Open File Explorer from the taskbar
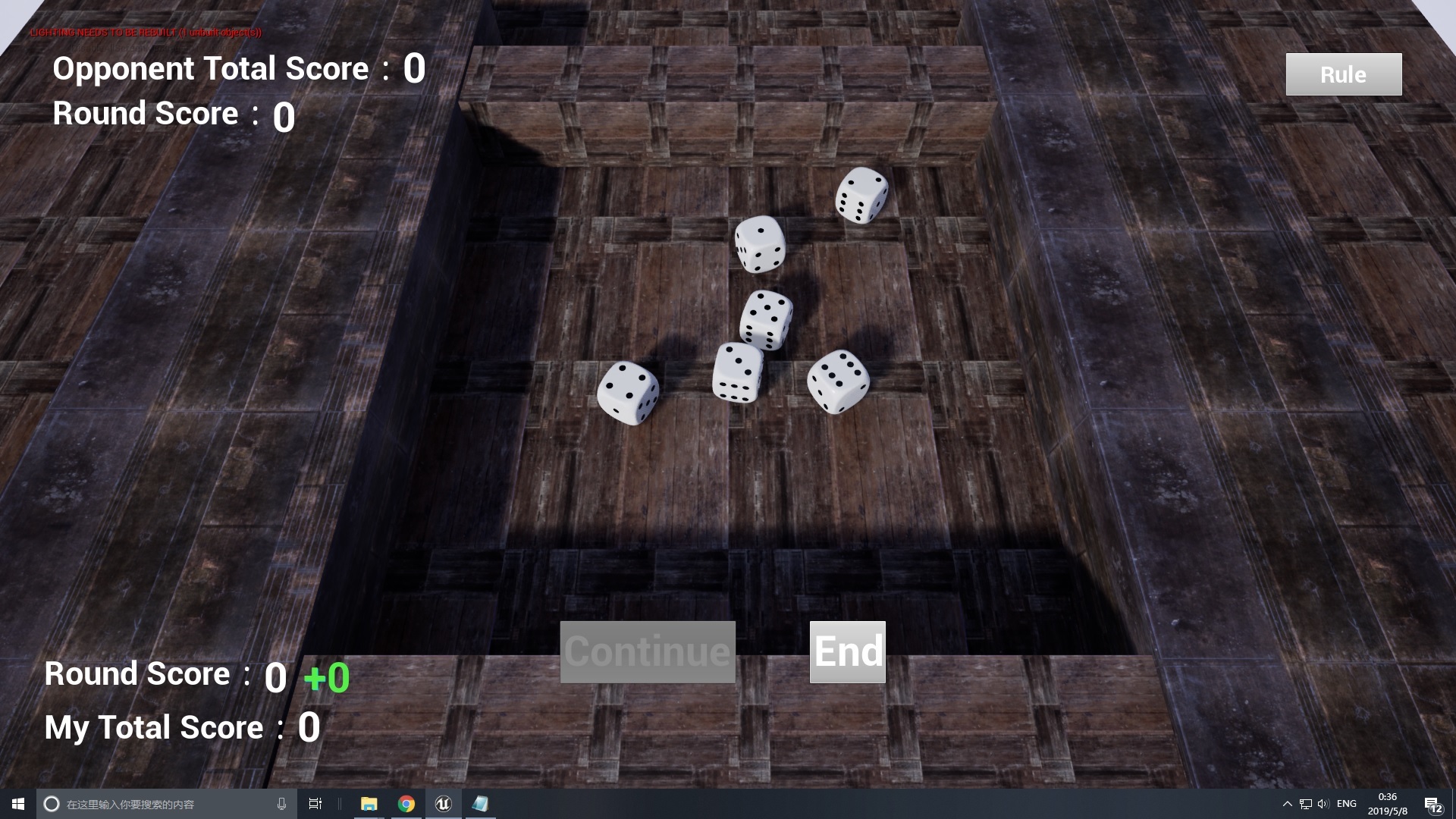This screenshot has width=1456, height=819. [369, 804]
